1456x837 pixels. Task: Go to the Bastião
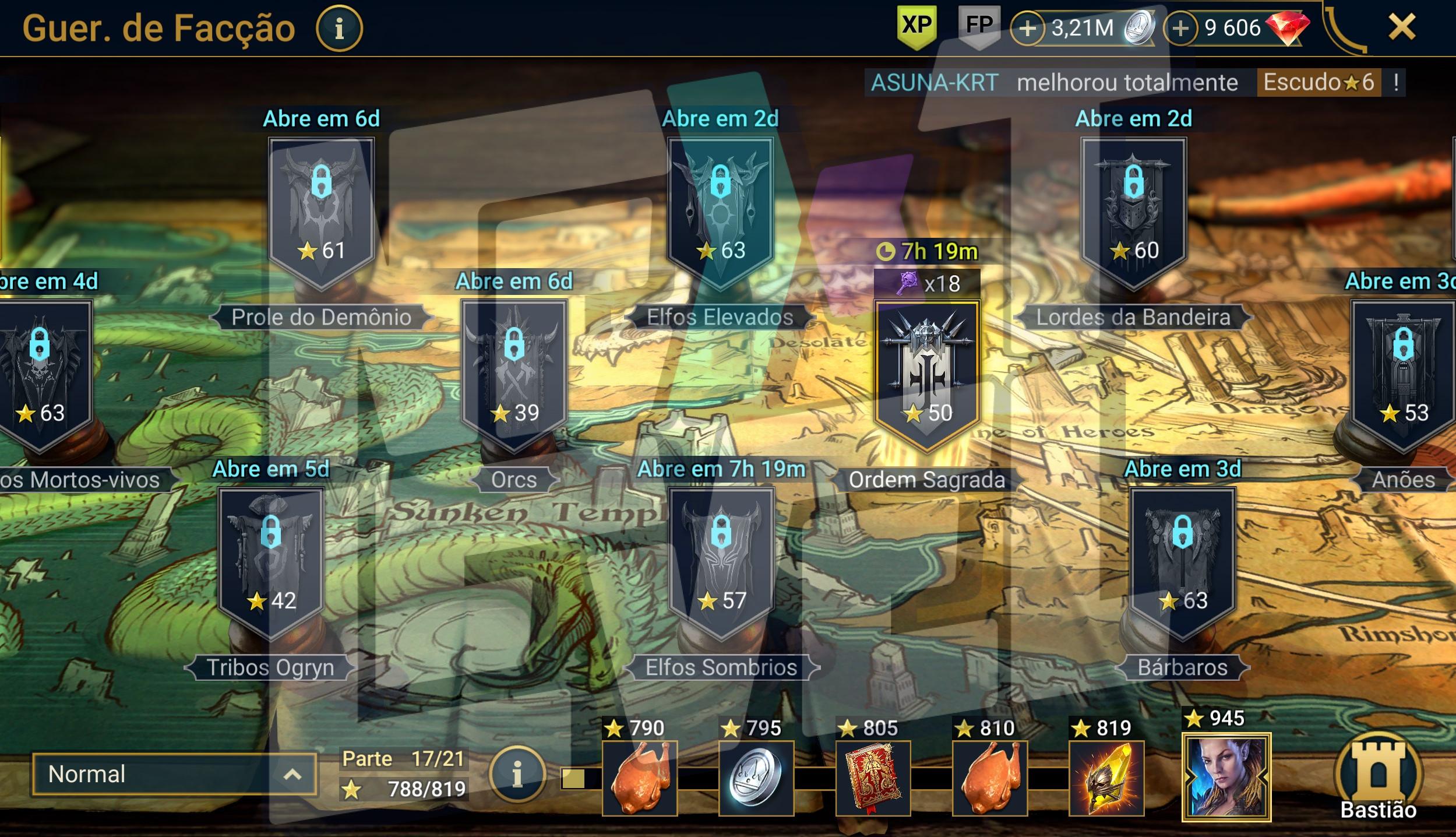pyautogui.click(x=1378, y=778)
